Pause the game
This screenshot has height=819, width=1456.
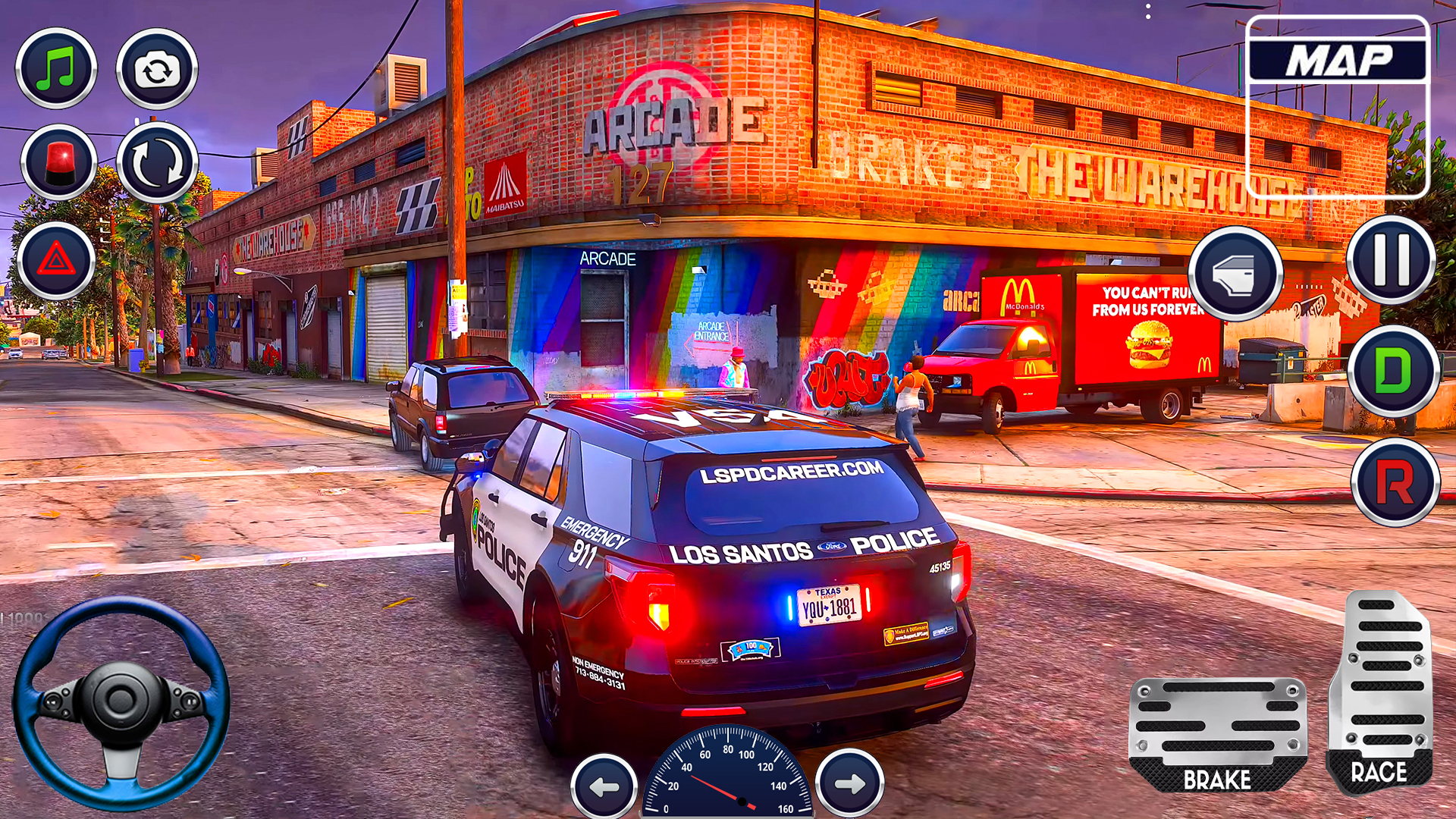(x=1392, y=260)
